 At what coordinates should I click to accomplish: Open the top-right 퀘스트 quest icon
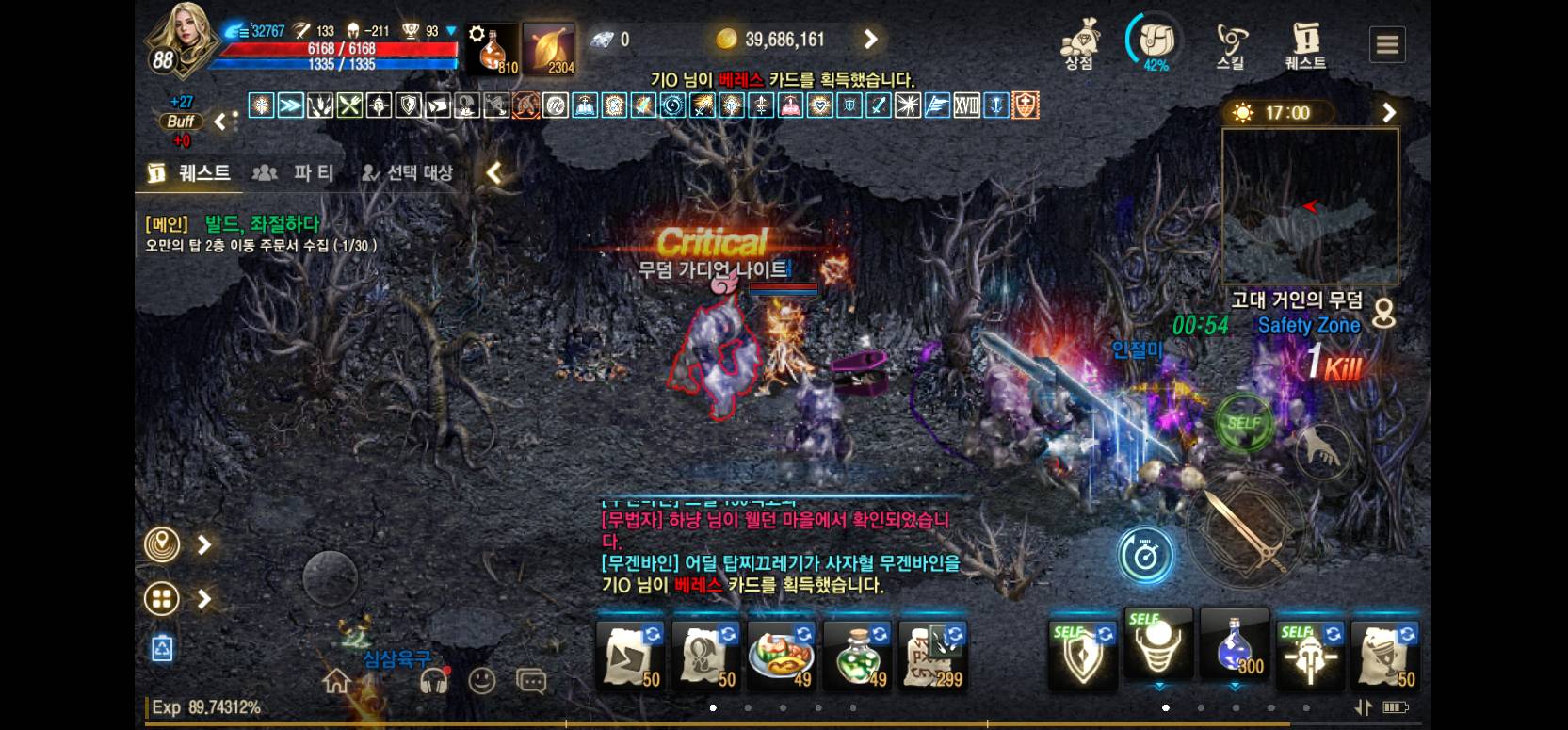1302,40
